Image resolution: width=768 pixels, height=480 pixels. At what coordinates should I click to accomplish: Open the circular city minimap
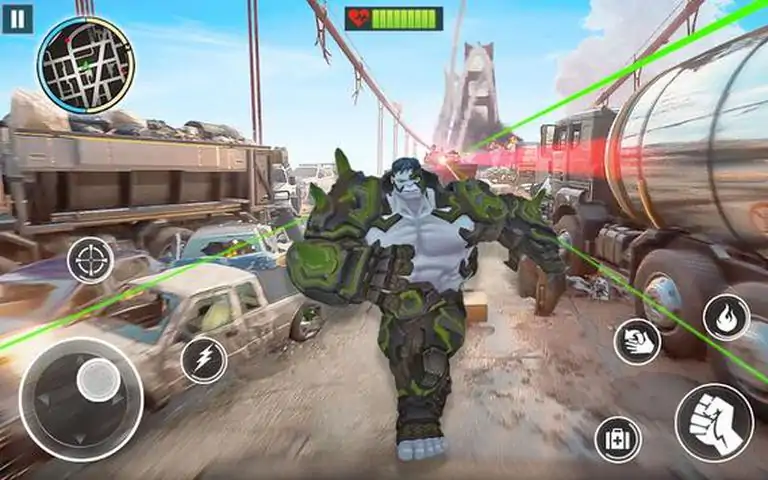85,65
